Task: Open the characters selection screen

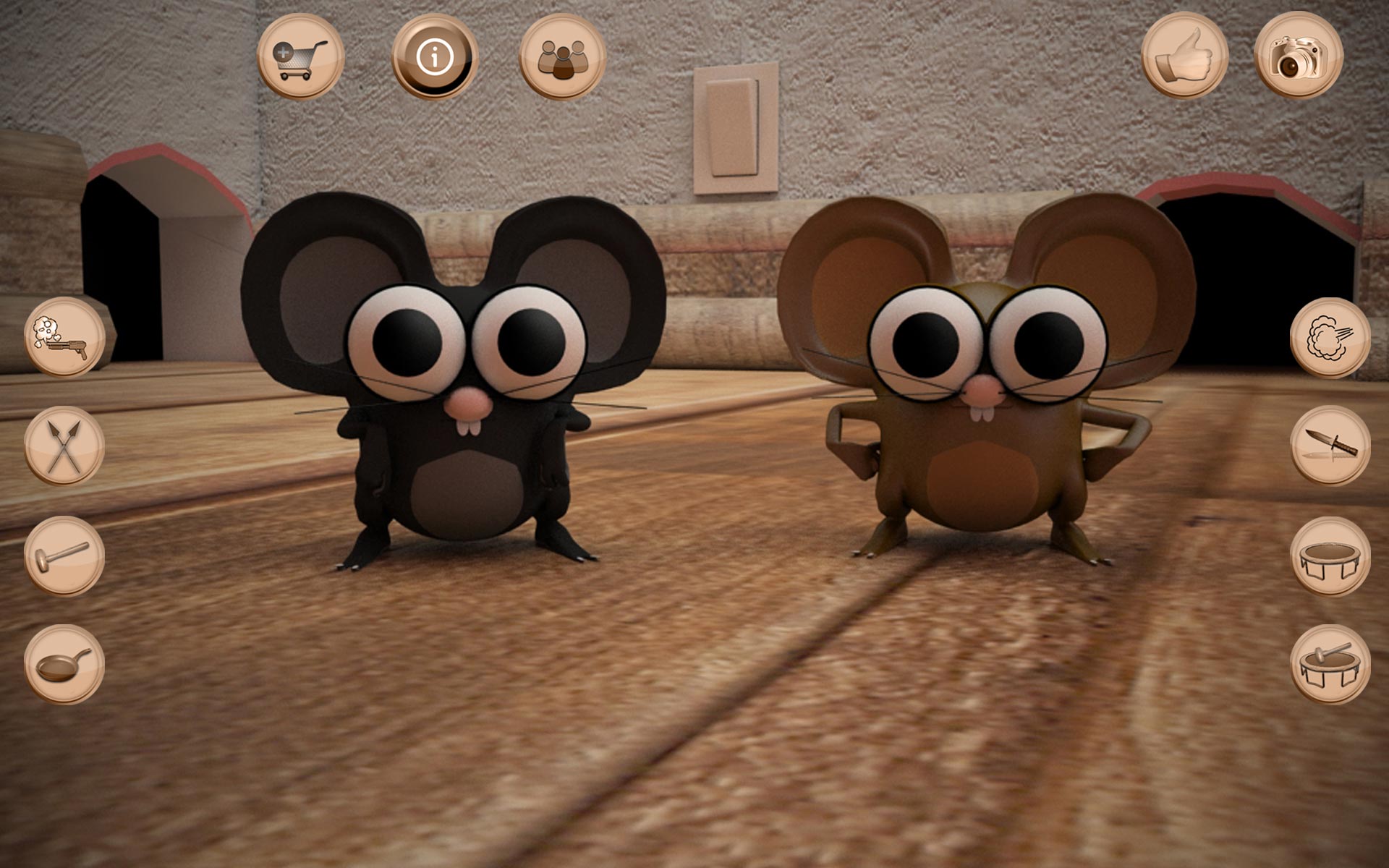Action: pos(563,55)
